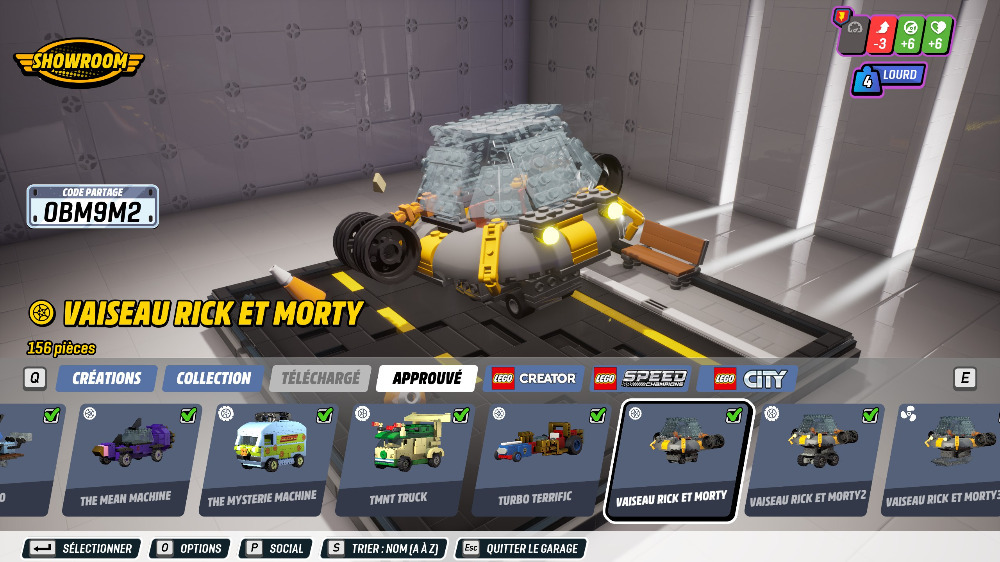1000x562 pixels.
Task: Open the Collection tab
Action: coord(213,378)
